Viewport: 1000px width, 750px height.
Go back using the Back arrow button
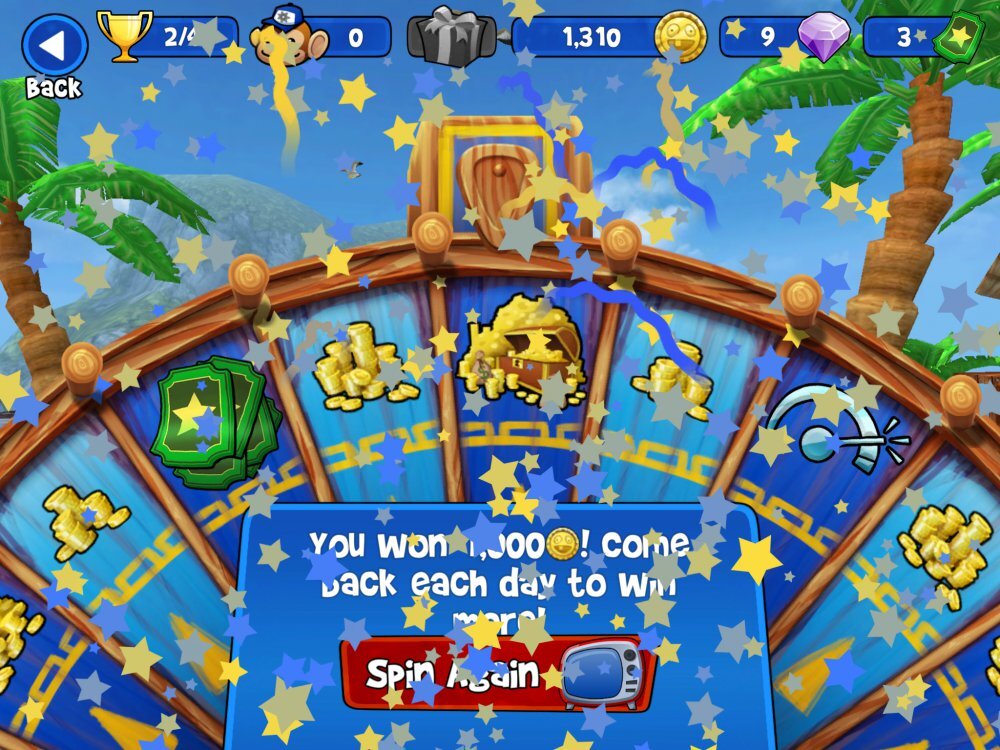coord(54,45)
